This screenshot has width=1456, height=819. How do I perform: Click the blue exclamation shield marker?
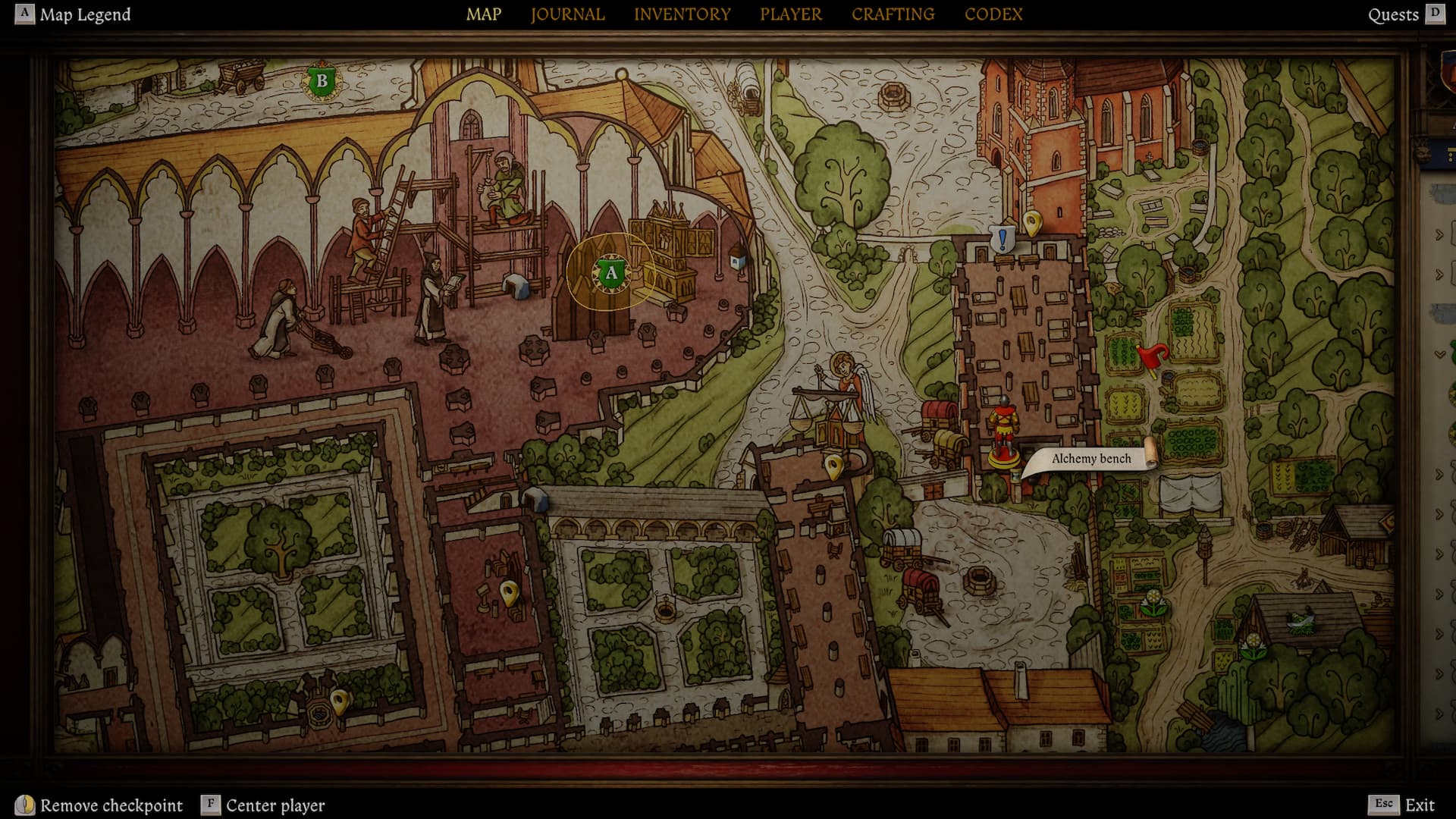coord(1003,240)
